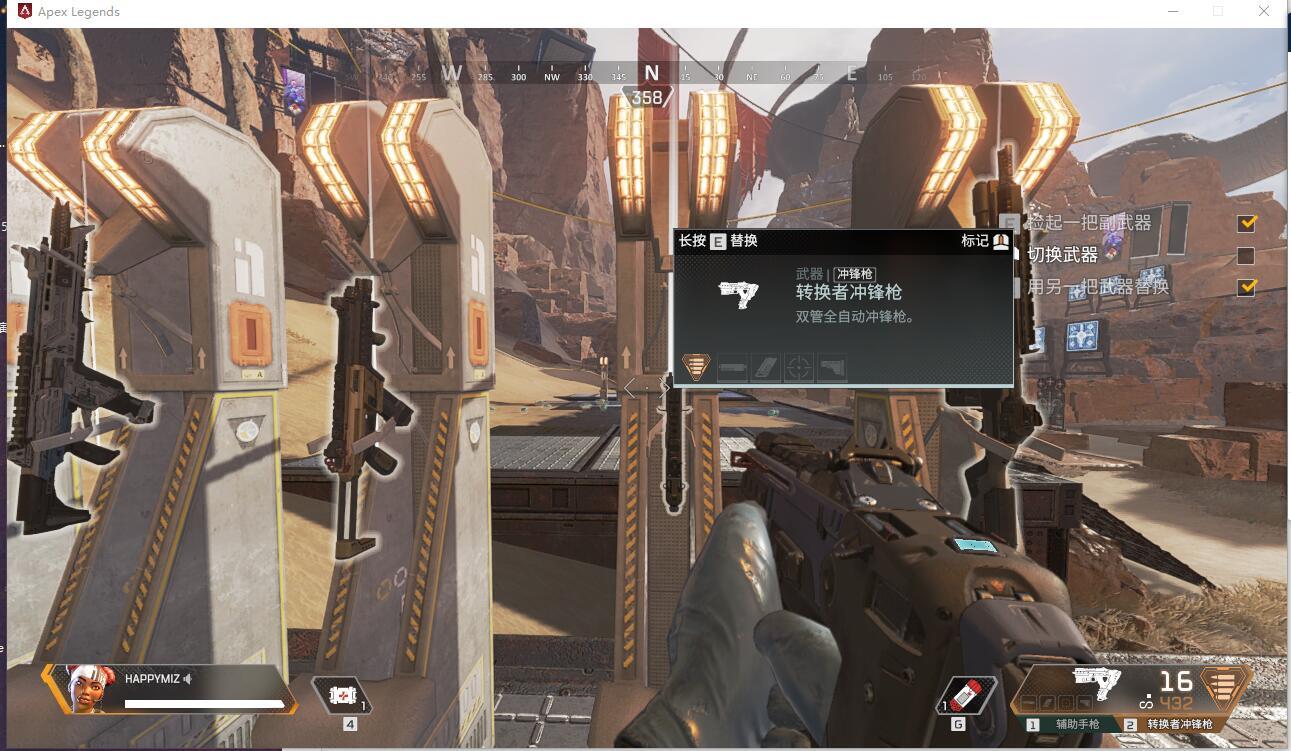1291x751 pixels.
Task: Close the Apex Legends window
Action: tap(1265, 12)
